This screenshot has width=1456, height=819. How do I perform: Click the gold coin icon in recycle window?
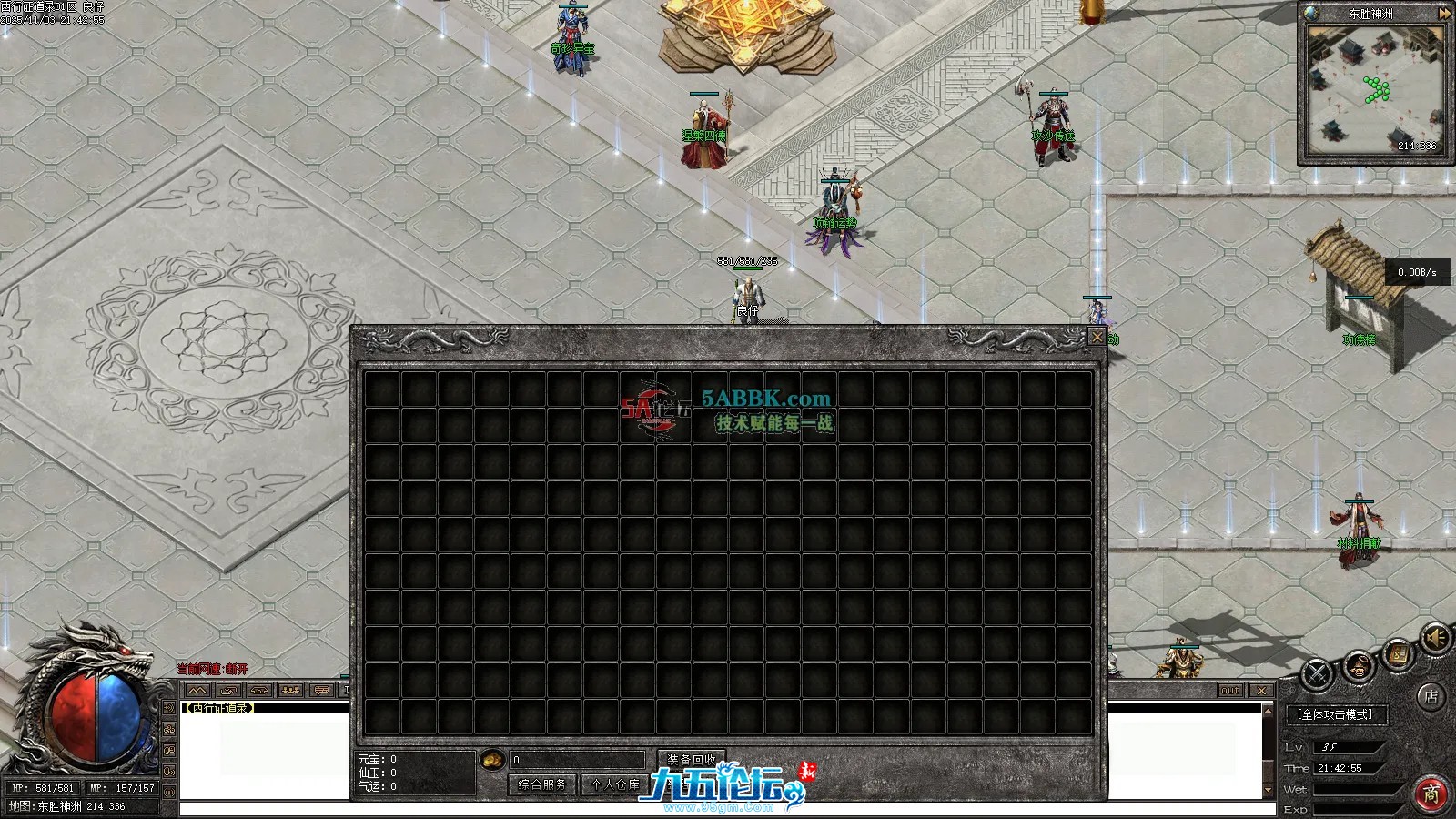491,760
